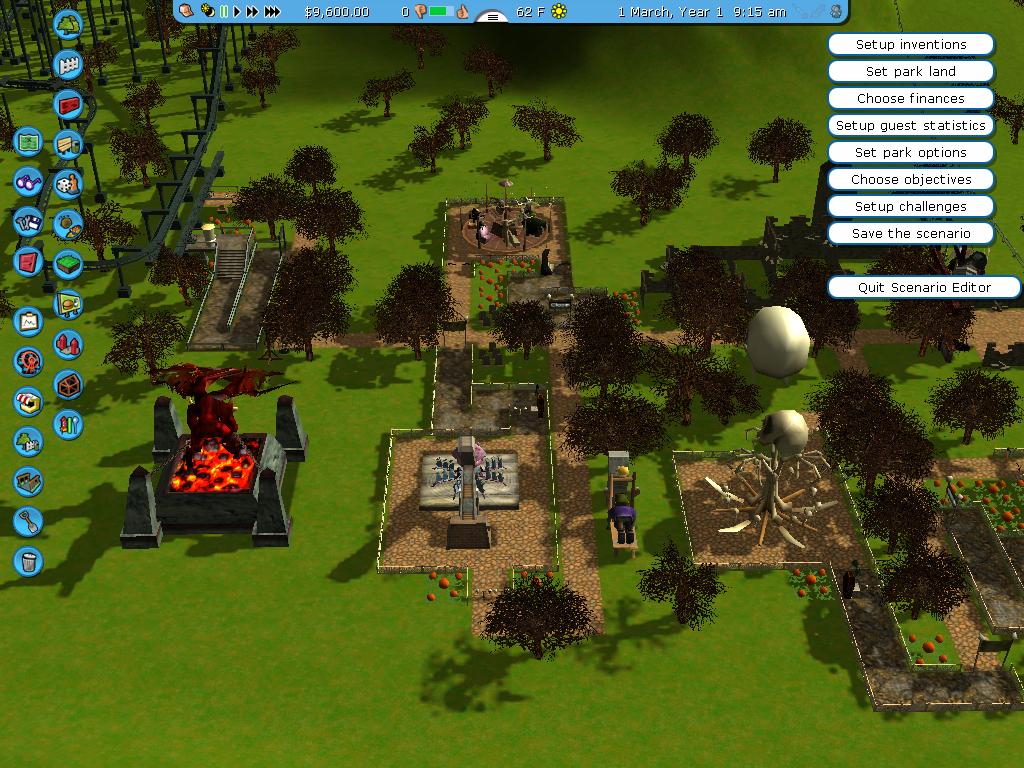Select the shovel terrain tool
This screenshot has height=768, width=1024.
[28, 521]
